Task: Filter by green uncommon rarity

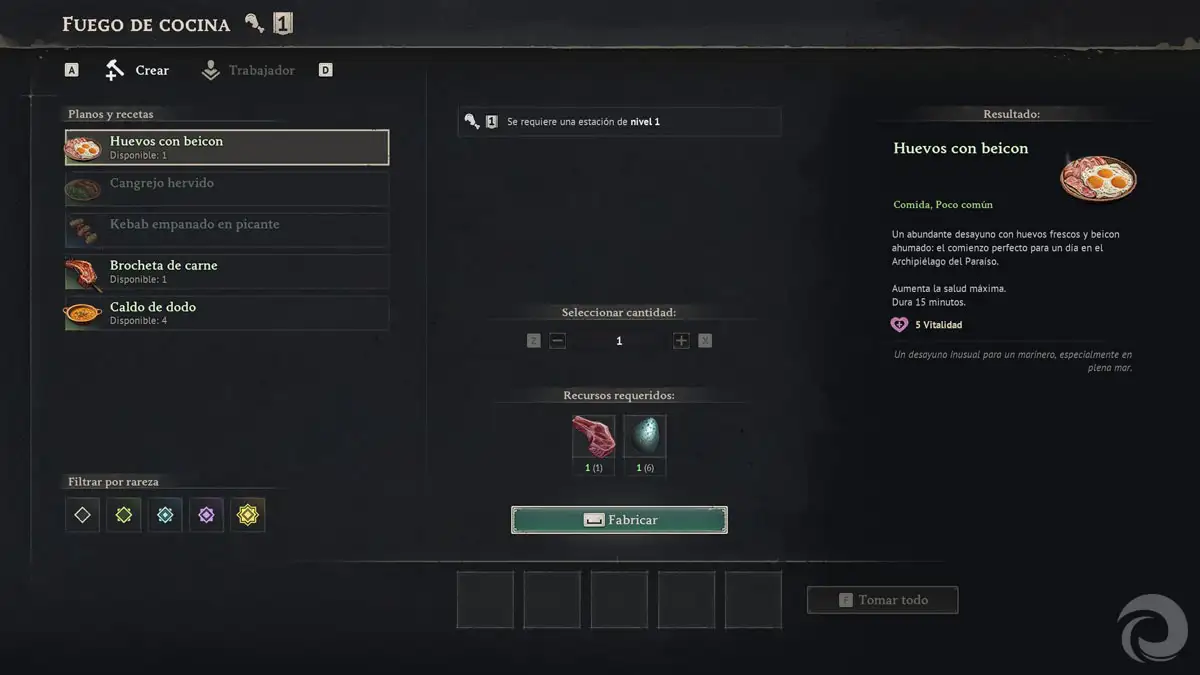Action: coord(124,515)
